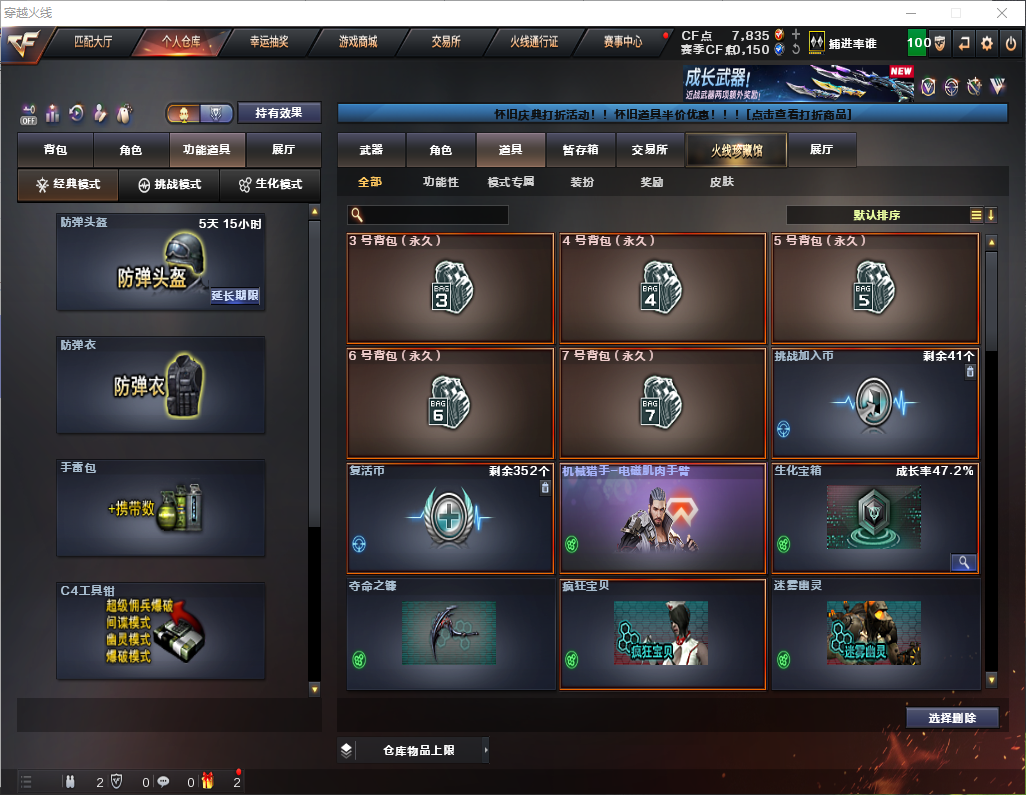Open the 赛事中心 event center
Image resolution: width=1026 pixels, height=795 pixels.
point(622,43)
